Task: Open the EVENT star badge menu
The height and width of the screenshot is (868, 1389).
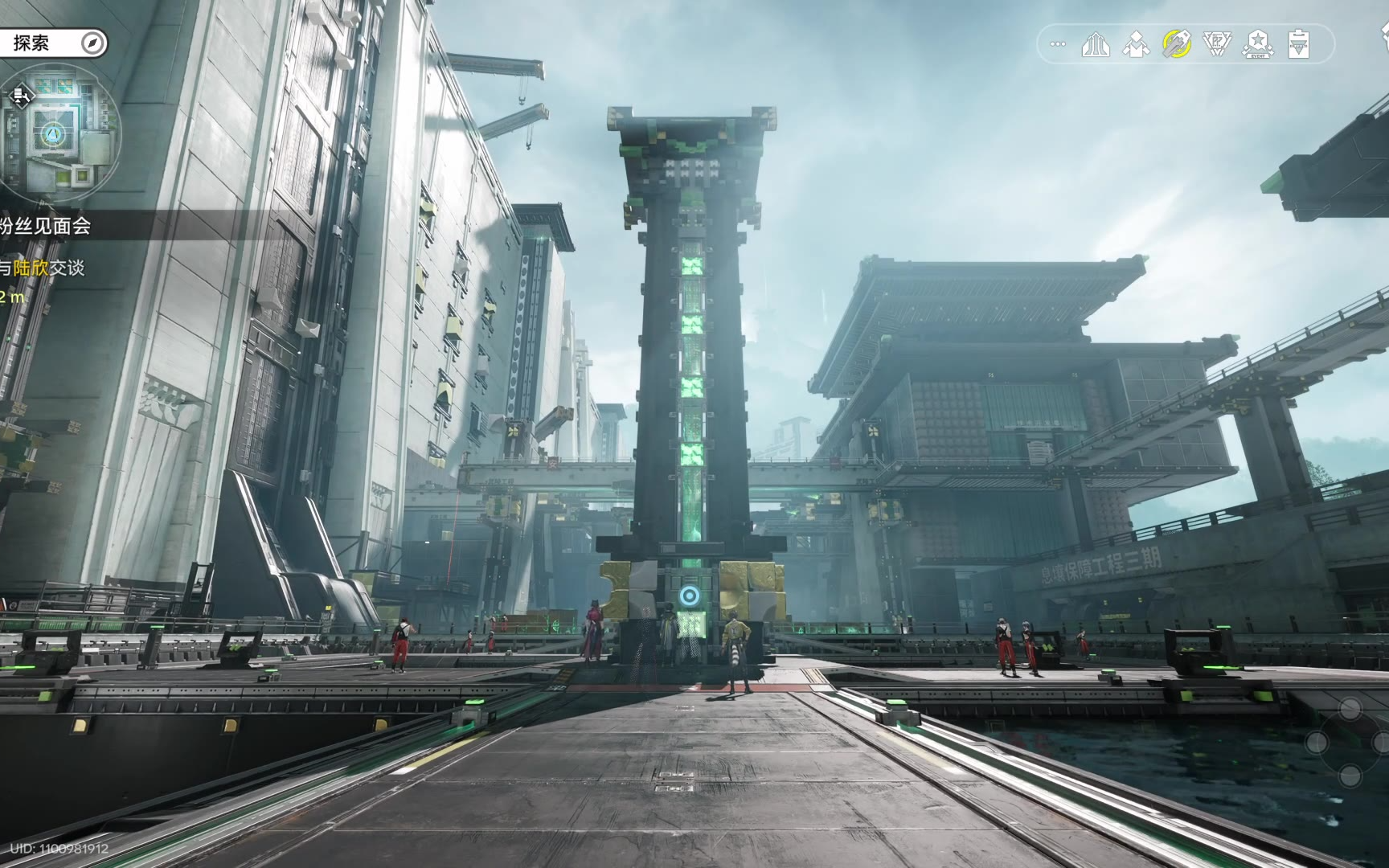Action: tap(1258, 44)
